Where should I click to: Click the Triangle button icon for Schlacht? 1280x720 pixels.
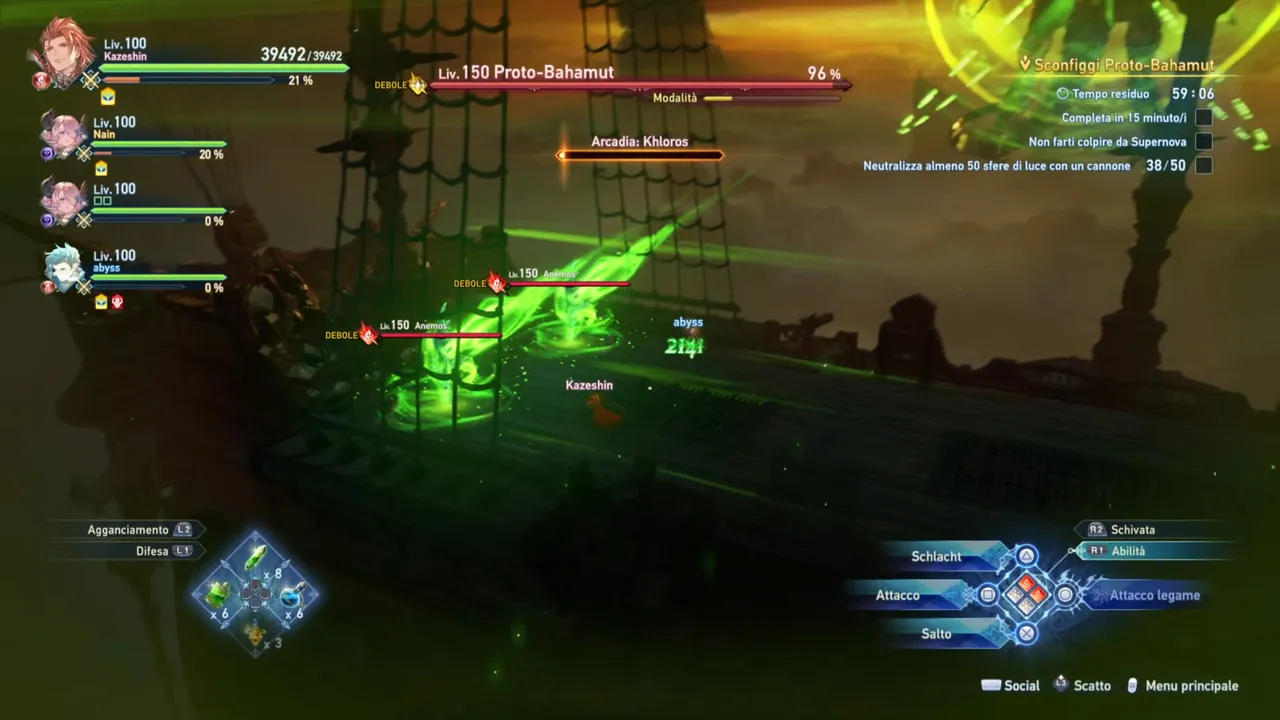click(1026, 557)
